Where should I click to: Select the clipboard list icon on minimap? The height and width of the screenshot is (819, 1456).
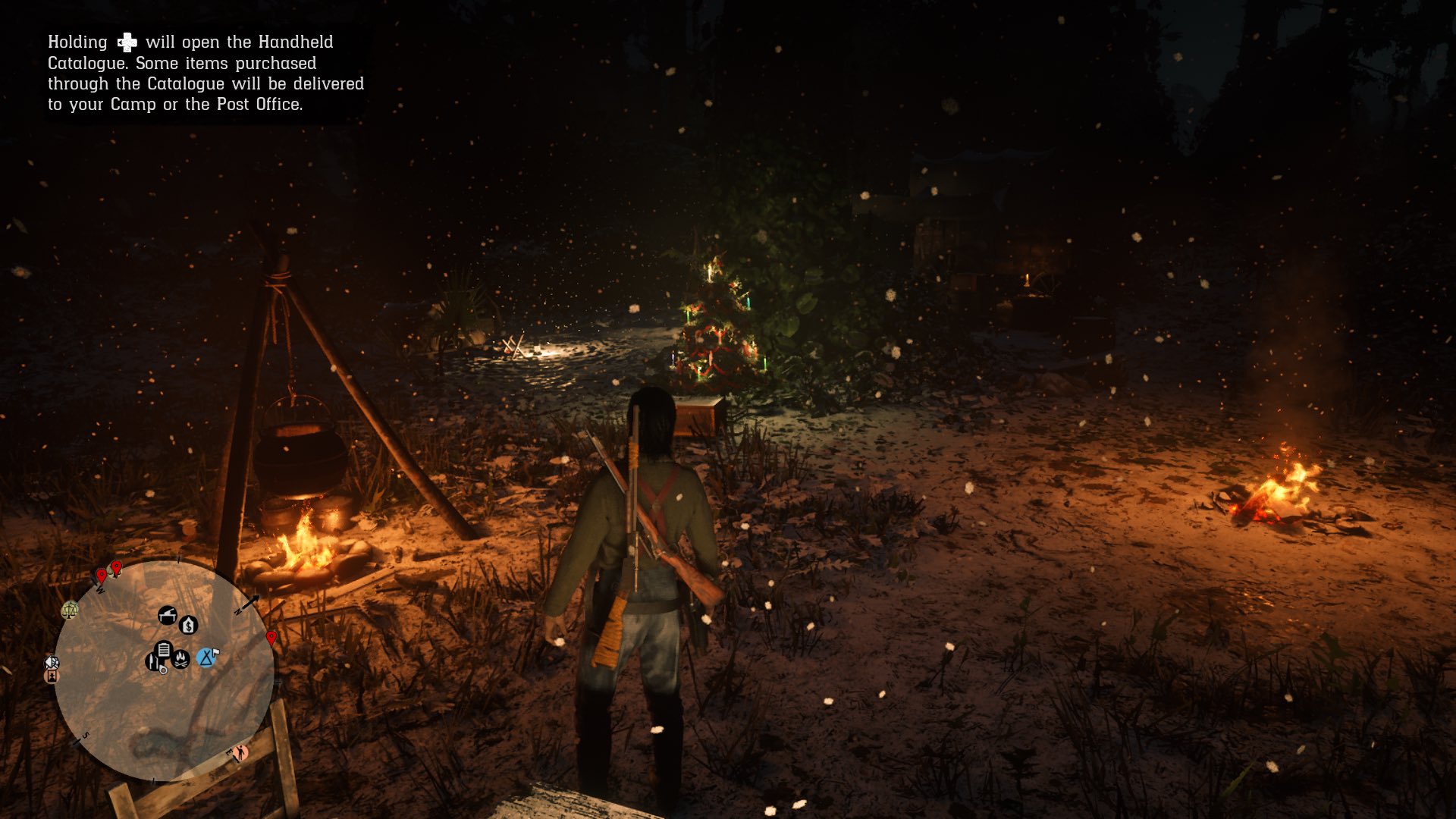click(163, 649)
